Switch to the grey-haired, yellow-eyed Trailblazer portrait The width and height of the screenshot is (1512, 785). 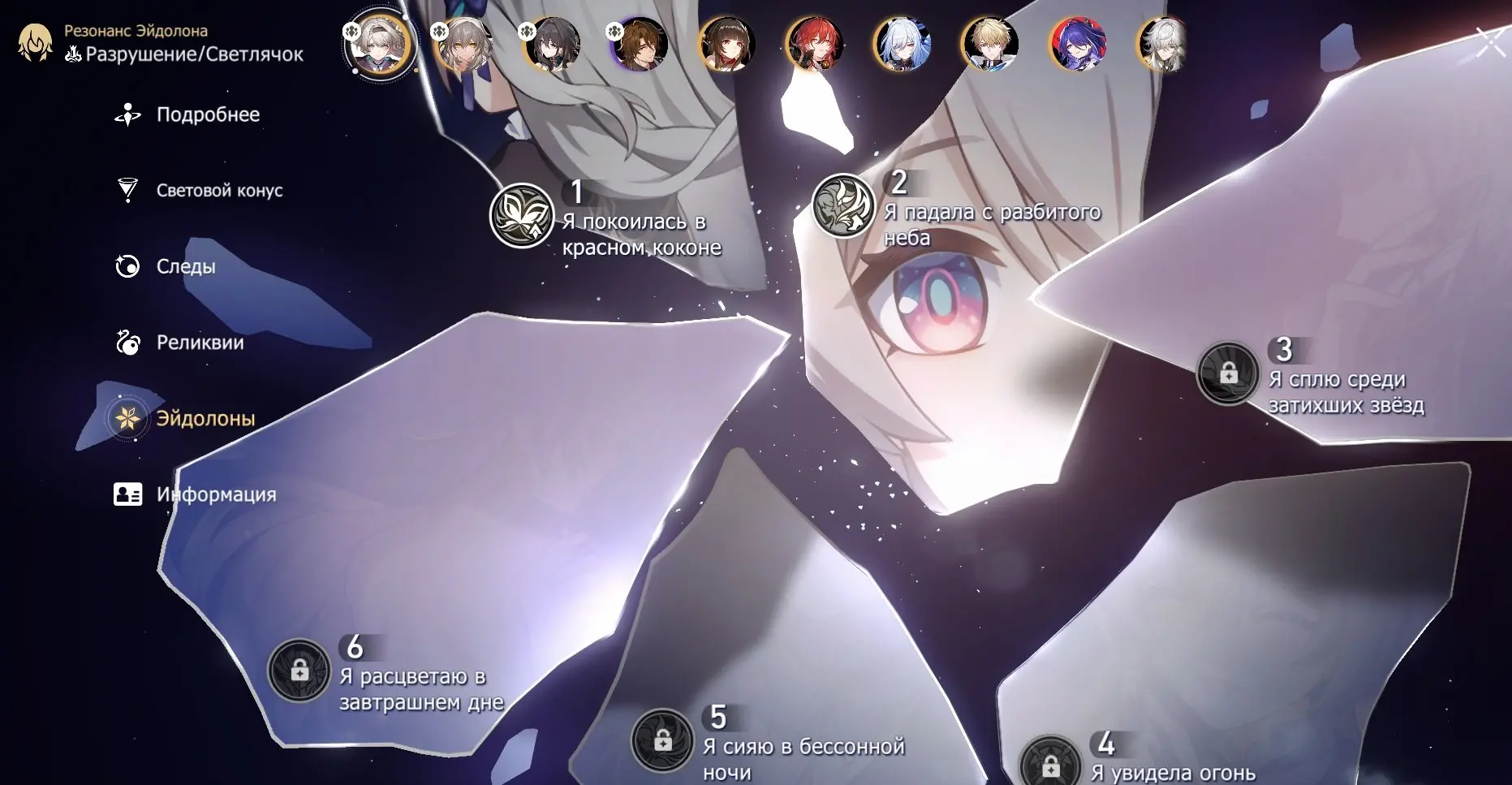click(x=464, y=45)
